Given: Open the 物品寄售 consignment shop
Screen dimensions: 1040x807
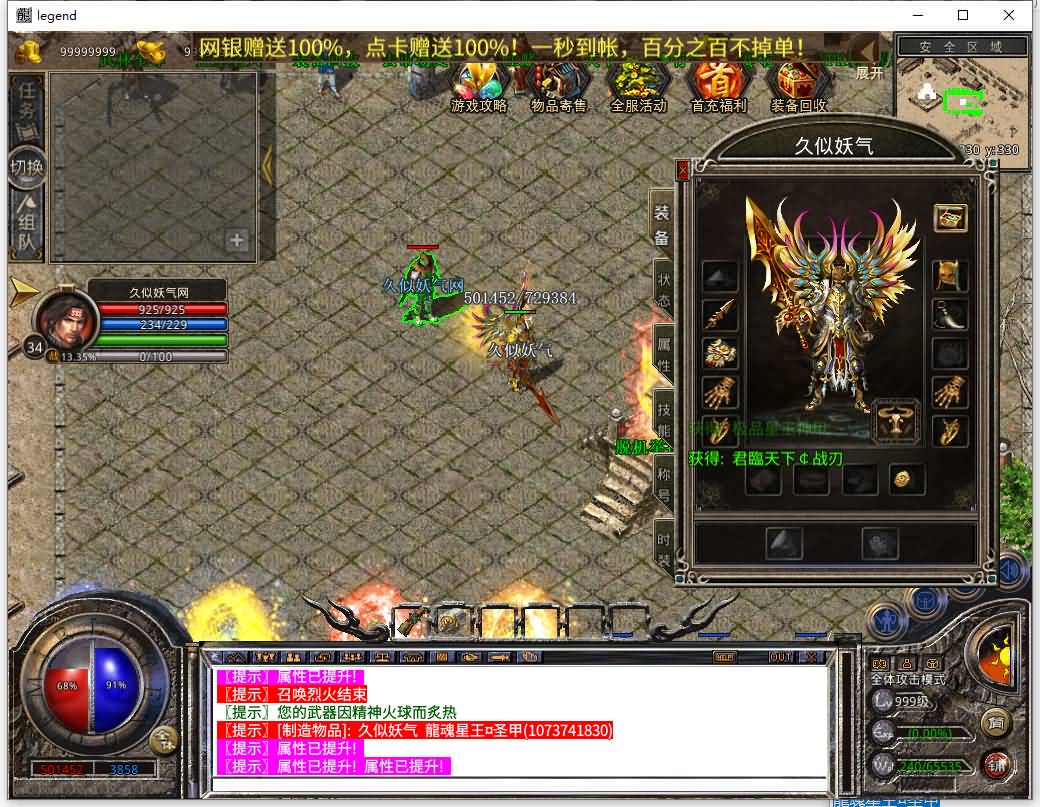Looking at the screenshot, I should click(x=558, y=84).
